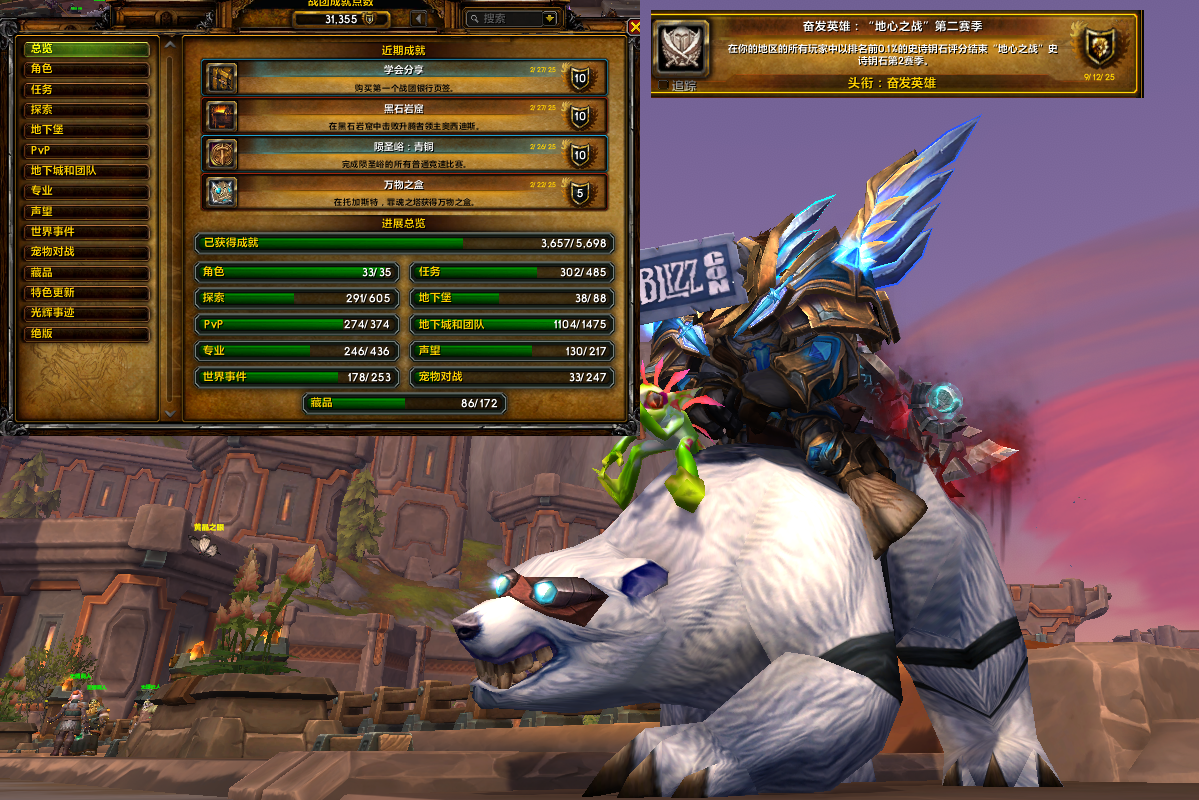1199x800 pixels.
Task: Click the 奋发英雄 achievement helmet icon
Action: 682,48
